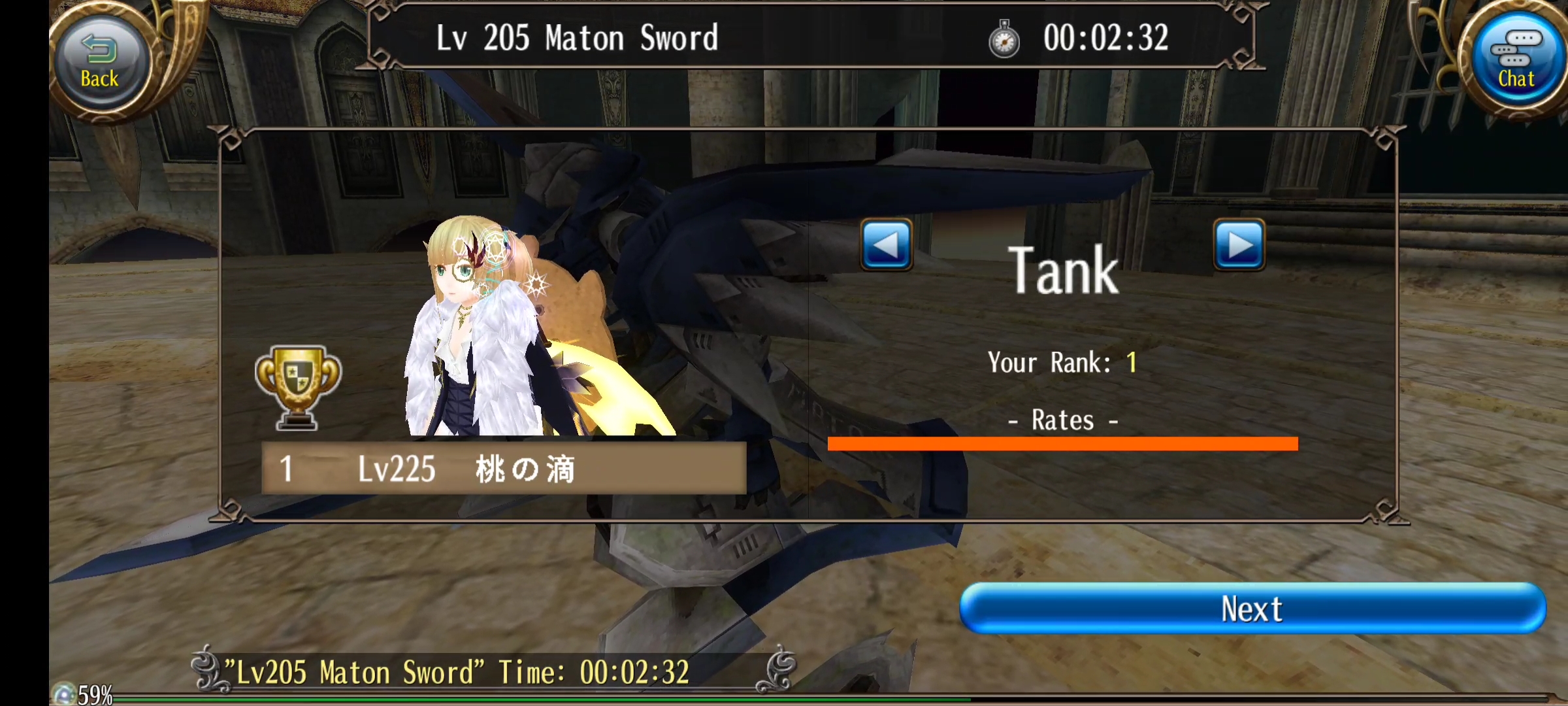Screen dimensions: 1568x706
Task: Show previous ranking category with left arrow
Action: coord(886,245)
